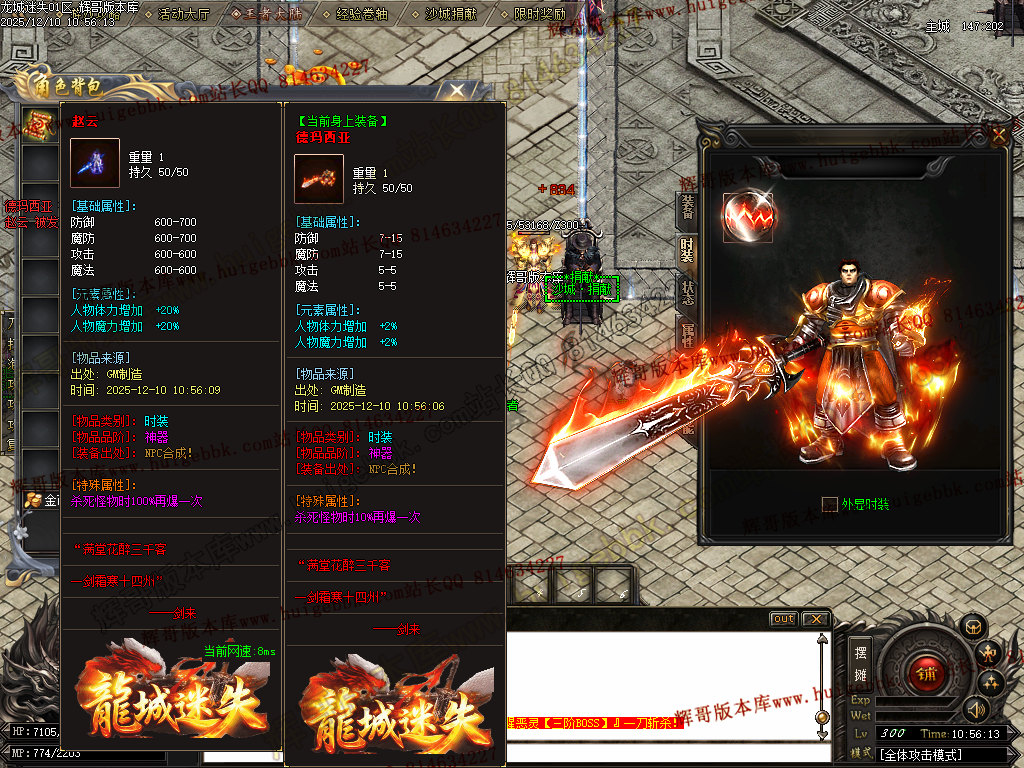Close the 角色背包 bag window

tap(456, 91)
